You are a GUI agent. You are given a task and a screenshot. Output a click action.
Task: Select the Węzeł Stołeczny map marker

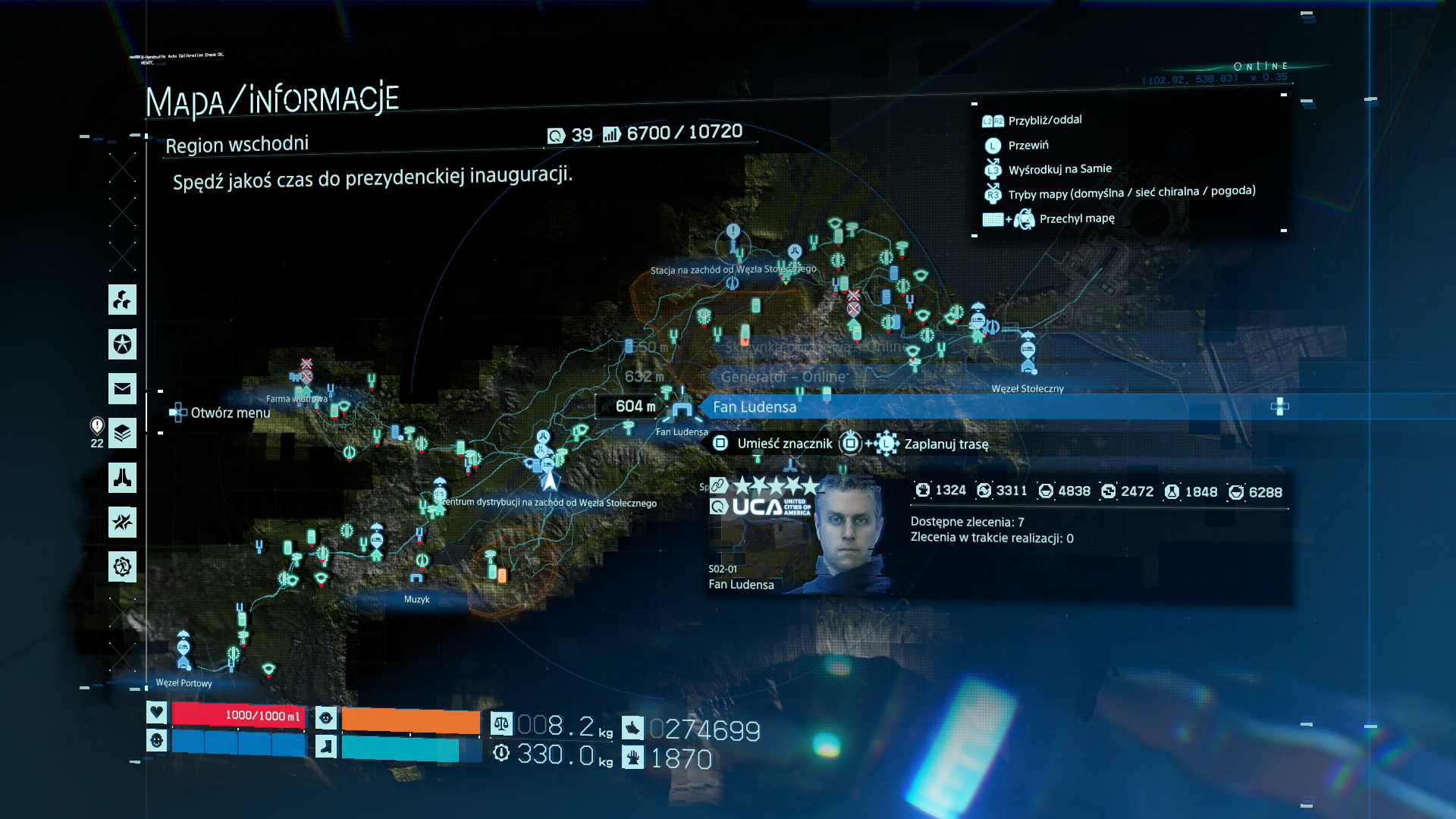[1028, 353]
